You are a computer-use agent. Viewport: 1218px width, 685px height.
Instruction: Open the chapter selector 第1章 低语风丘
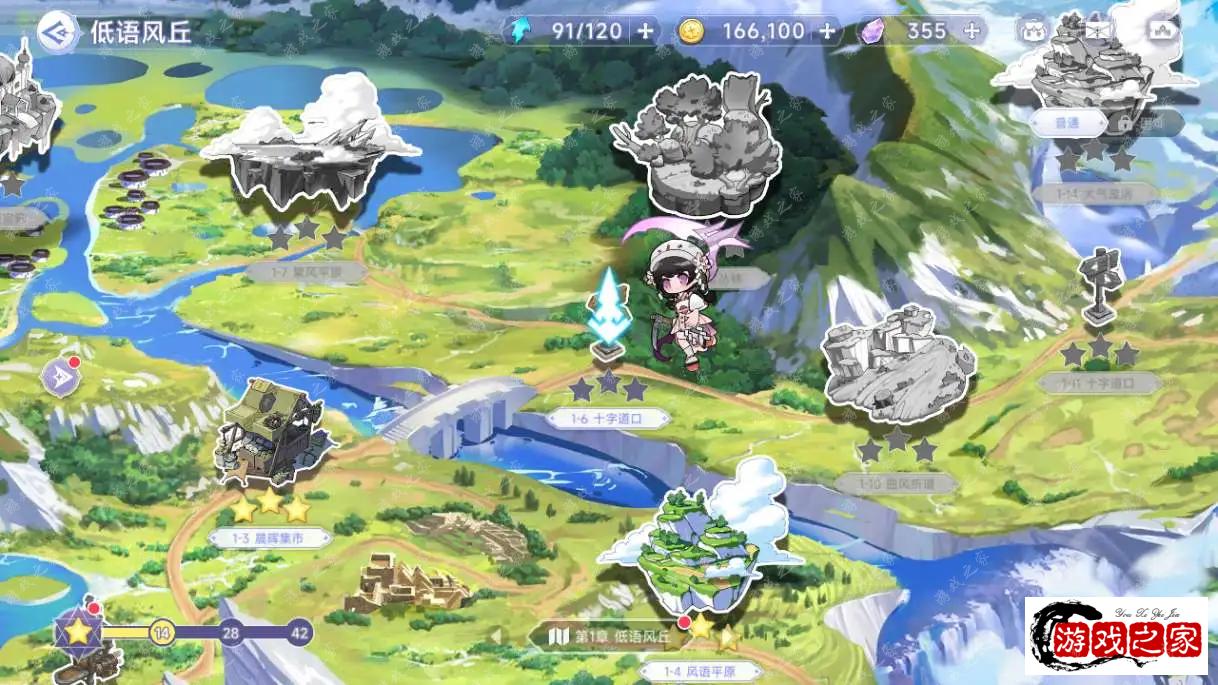pyautogui.click(x=612, y=637)
